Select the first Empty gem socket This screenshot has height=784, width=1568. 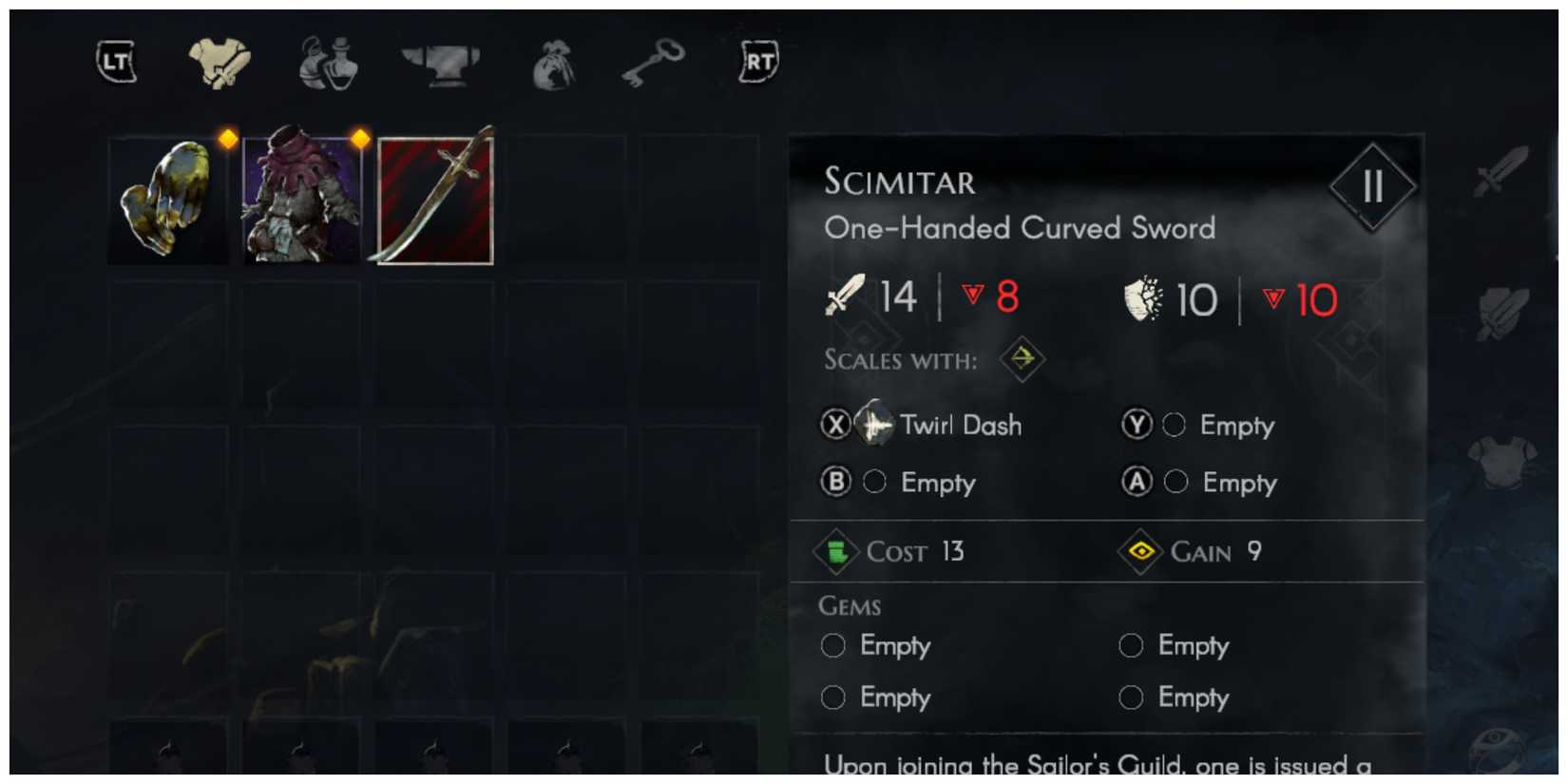click(832, 645)
